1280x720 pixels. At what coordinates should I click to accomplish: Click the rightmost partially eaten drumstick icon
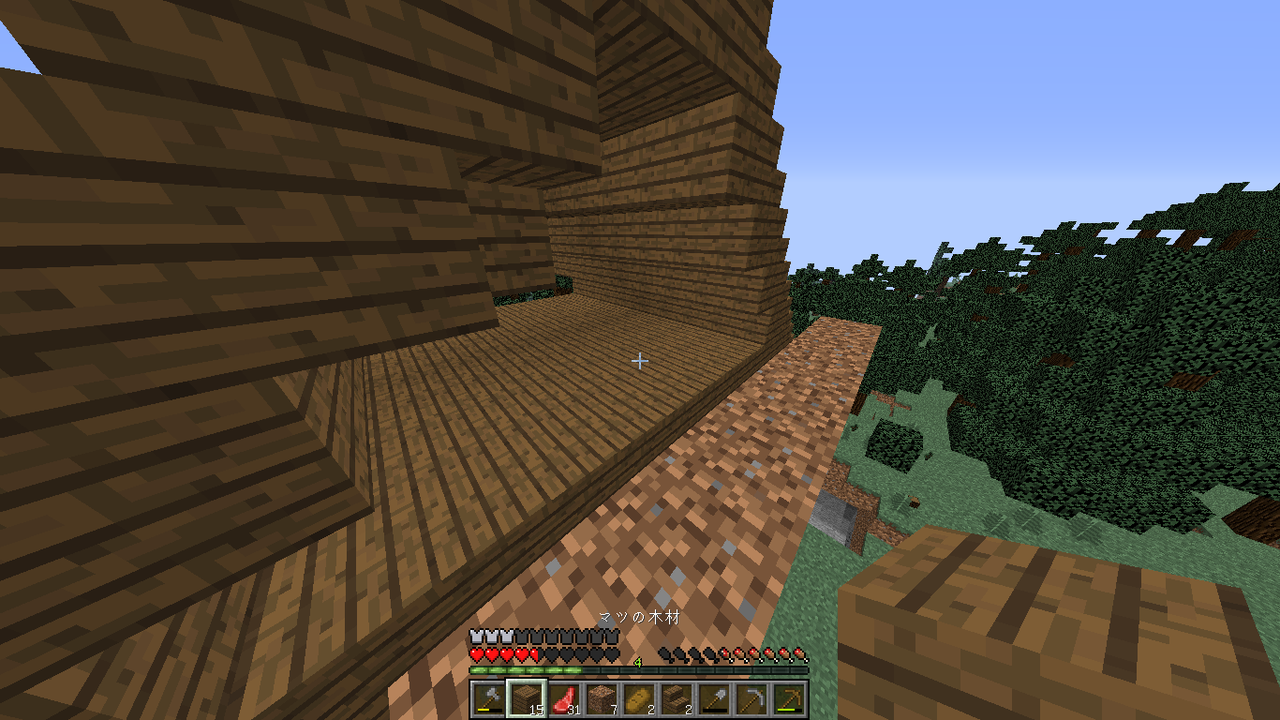(724, 655)
